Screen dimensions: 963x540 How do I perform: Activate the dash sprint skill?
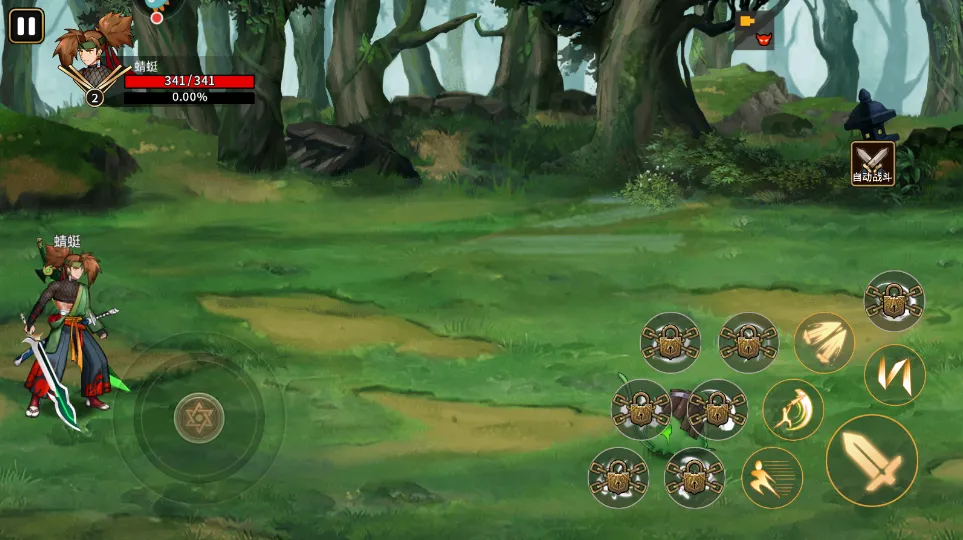tap(772, 477)
